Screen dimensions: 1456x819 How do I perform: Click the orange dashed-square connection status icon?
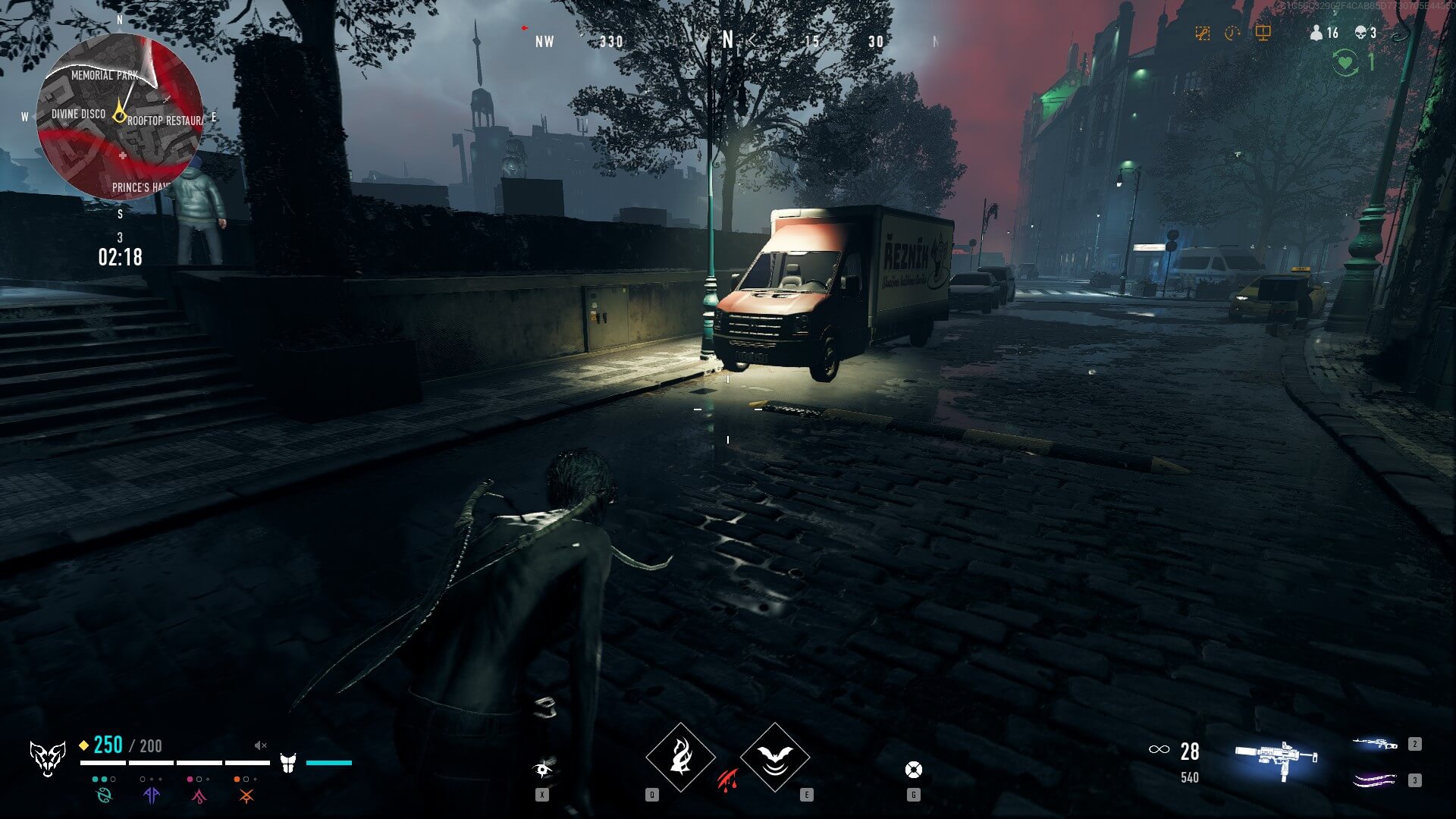click(1202, 33)
